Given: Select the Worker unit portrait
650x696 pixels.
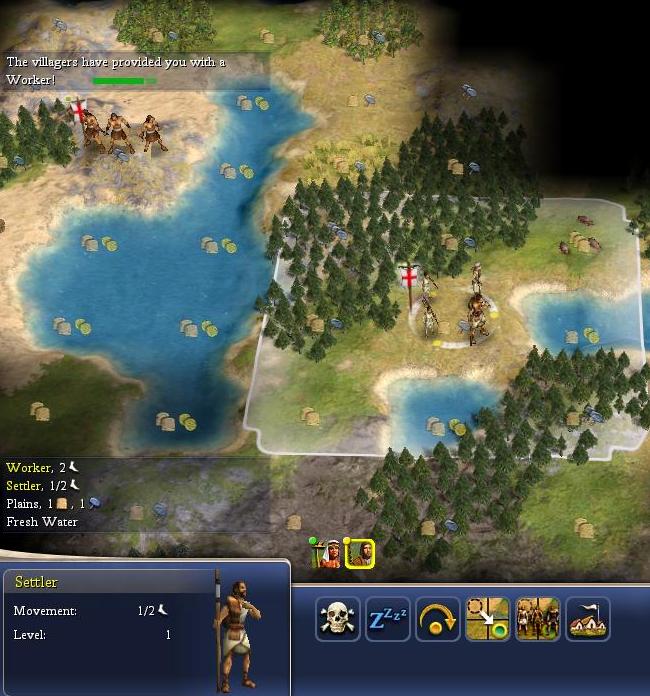Looking at the screenshot, I should (328, 554).
